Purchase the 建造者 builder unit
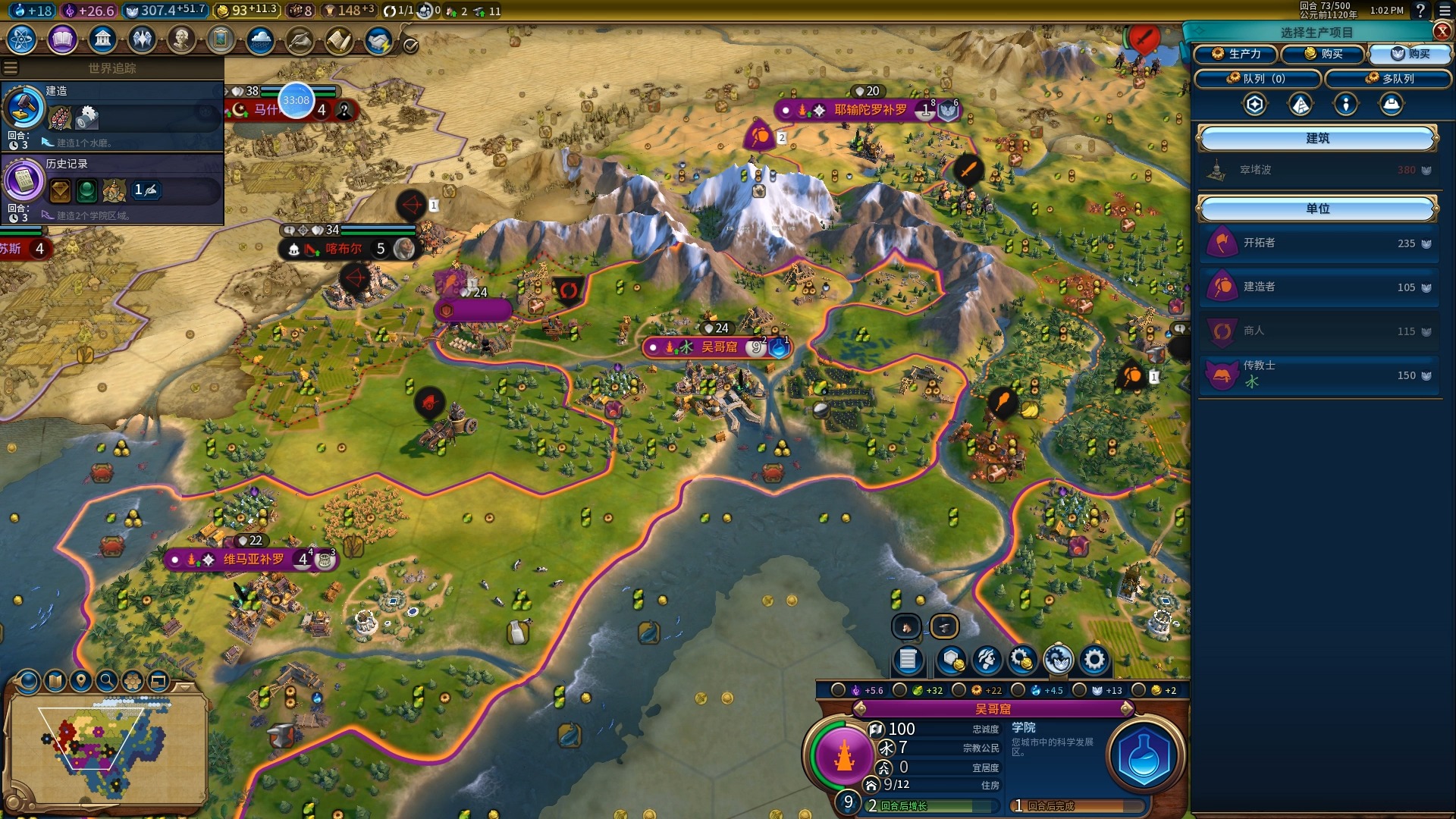The width and height of the screenshot is (1456, 819). point(1318,287)
